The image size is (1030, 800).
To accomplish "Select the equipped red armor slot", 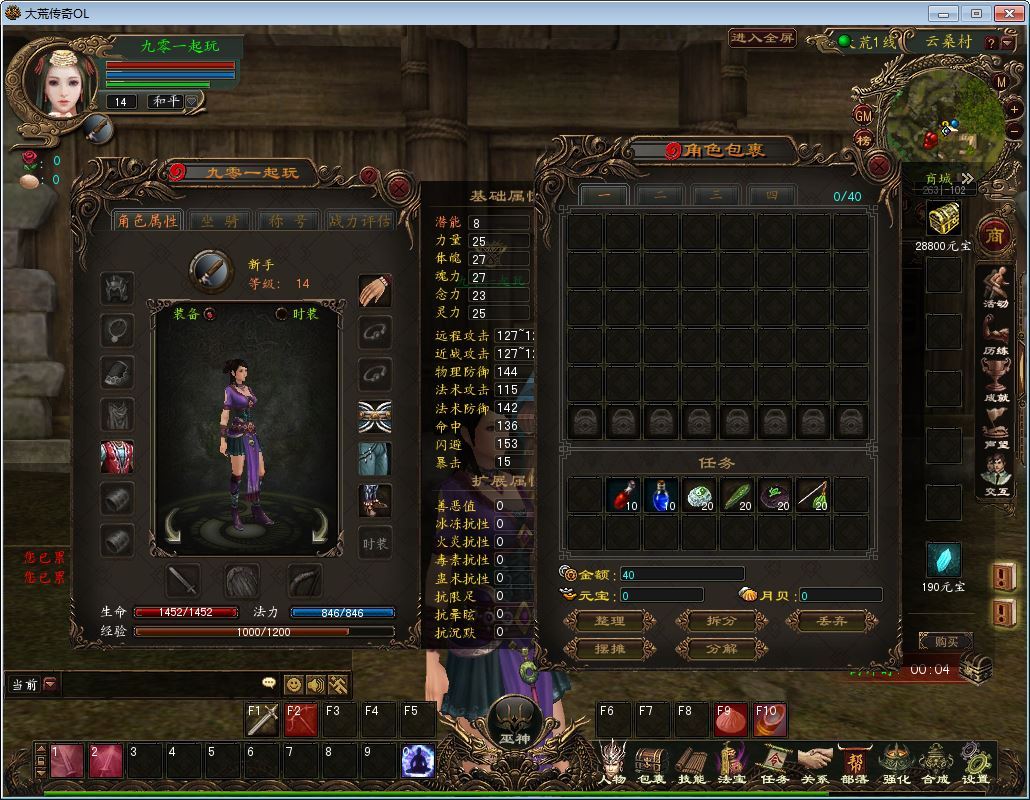I will (x=118, y=457).
